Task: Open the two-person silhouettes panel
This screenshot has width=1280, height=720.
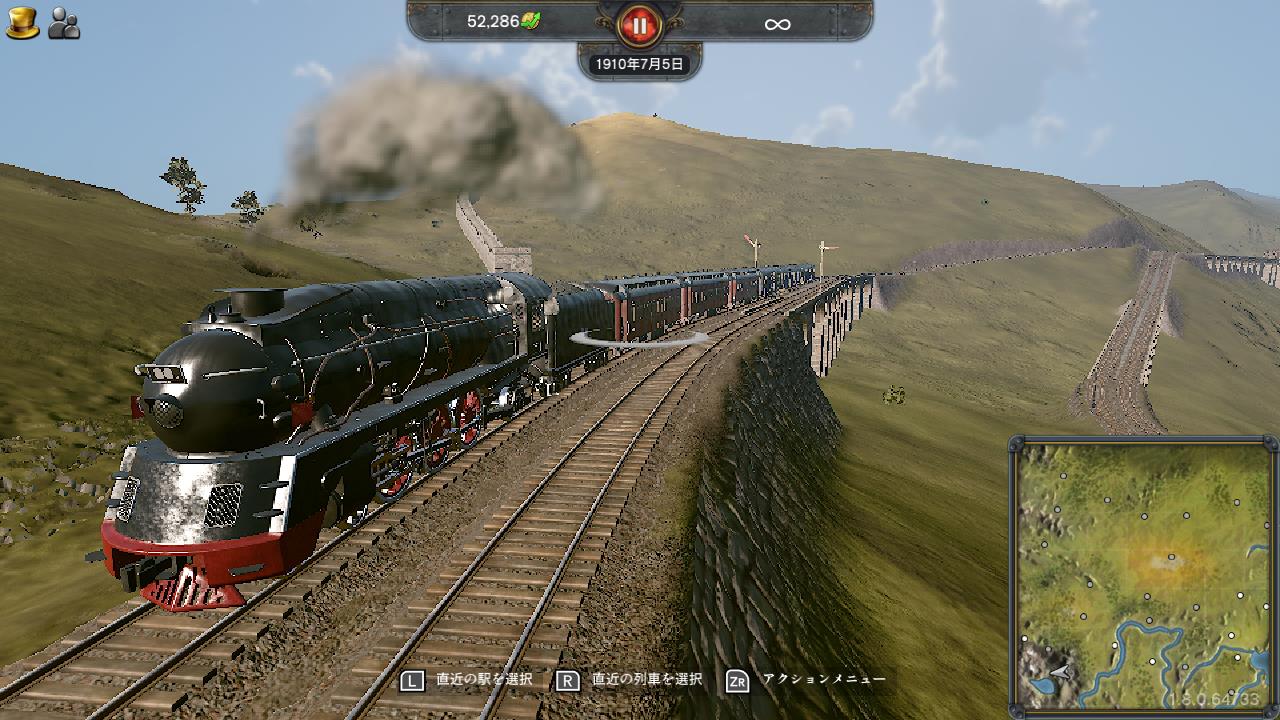Action: point(64,23)
